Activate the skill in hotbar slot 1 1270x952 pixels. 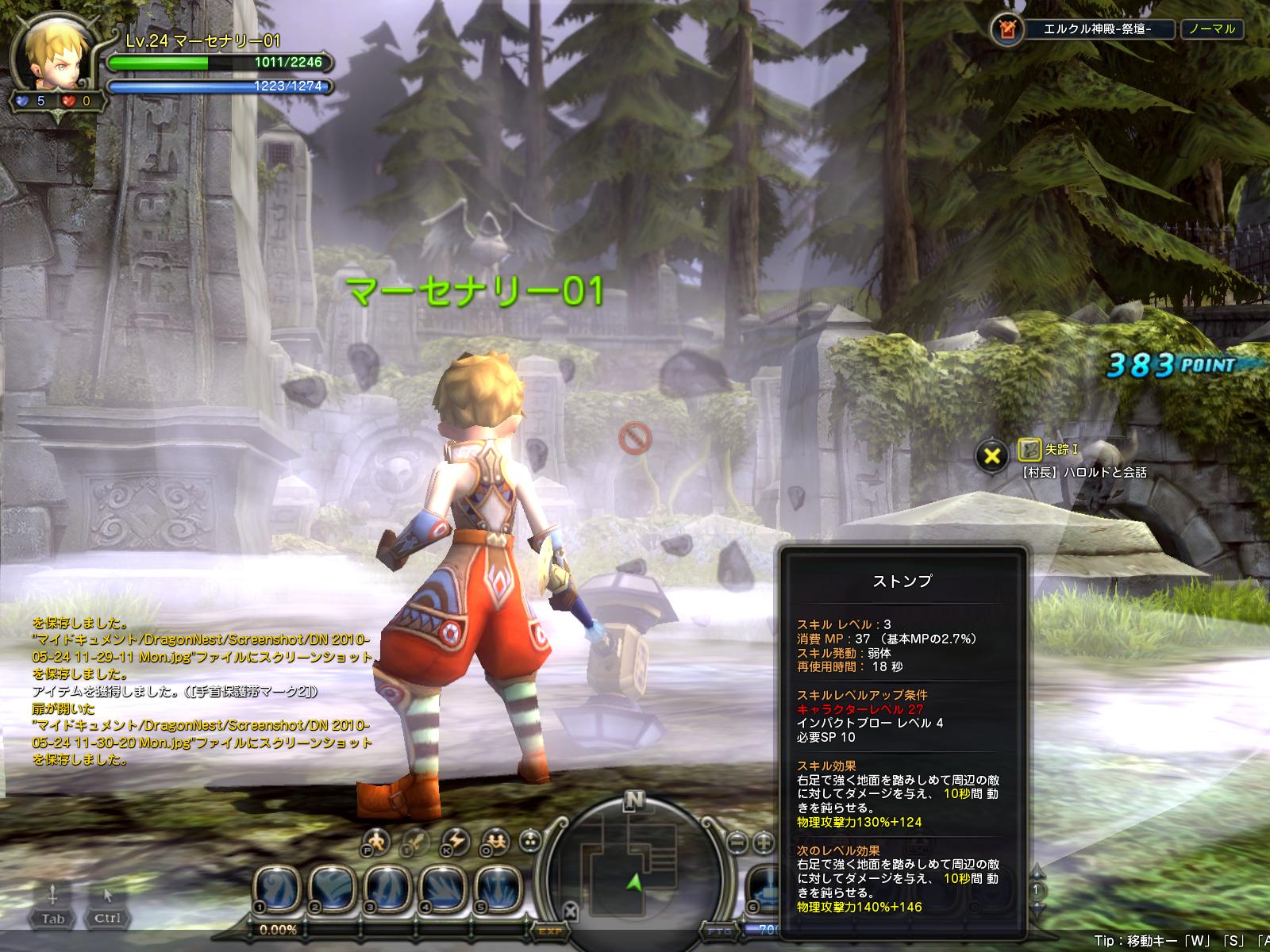tap(278, 886)
